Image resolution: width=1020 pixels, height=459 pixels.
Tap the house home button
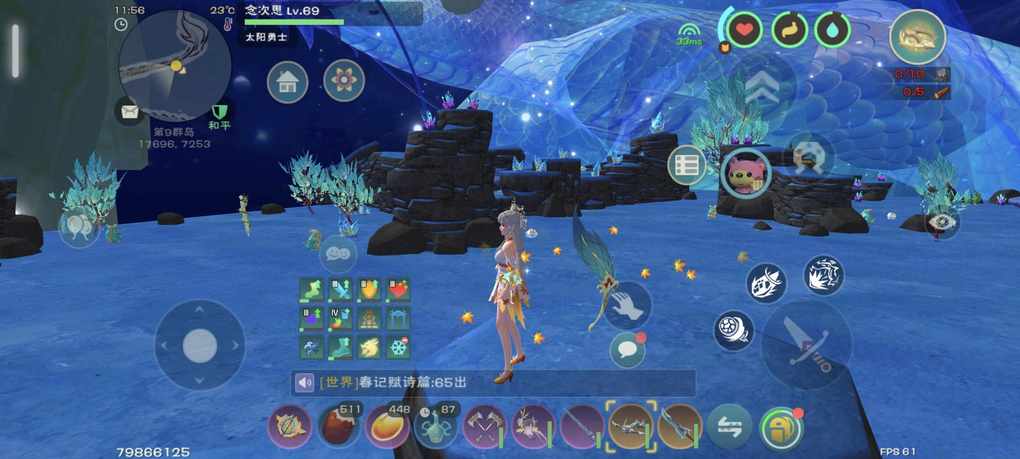click(x=287, y=81)
